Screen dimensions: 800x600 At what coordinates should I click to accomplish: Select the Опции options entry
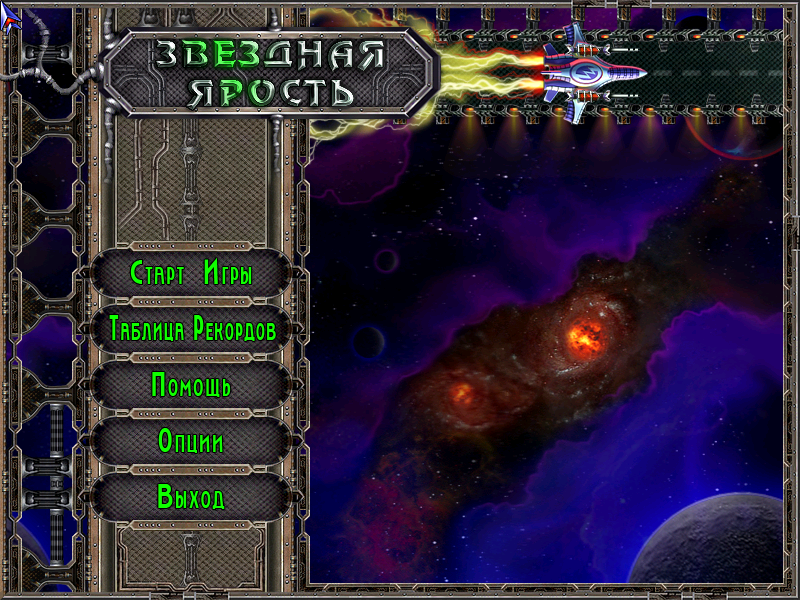(191, 441)
